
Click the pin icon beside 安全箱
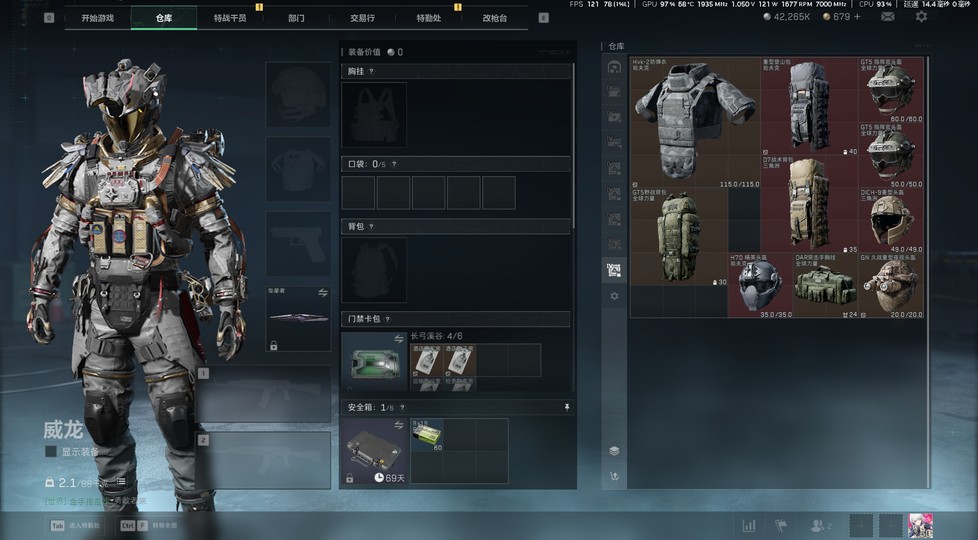click(x=568, y=407)
